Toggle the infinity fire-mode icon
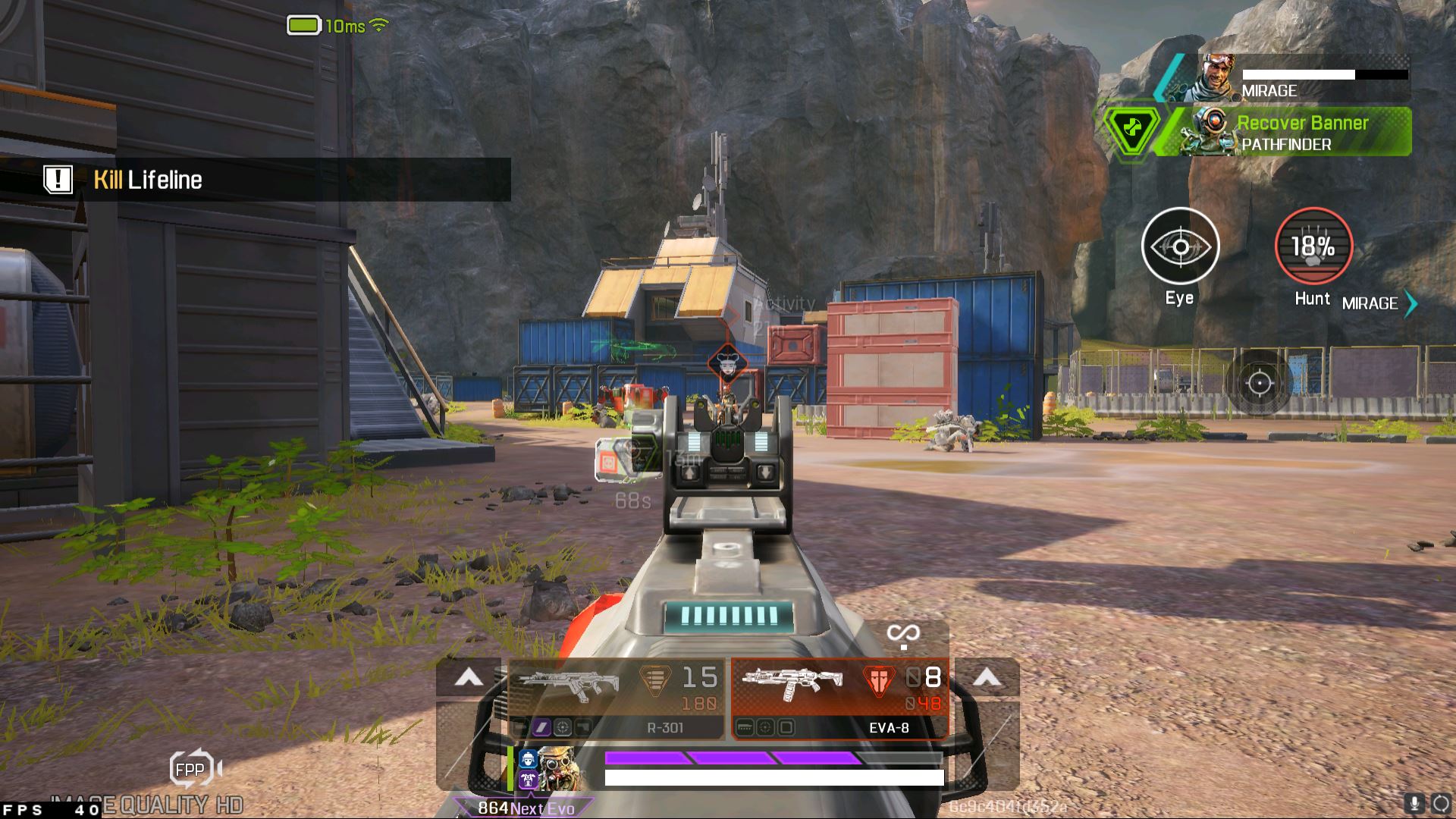The height and width of the screenshot is (819, 1456). coord(903,634)
